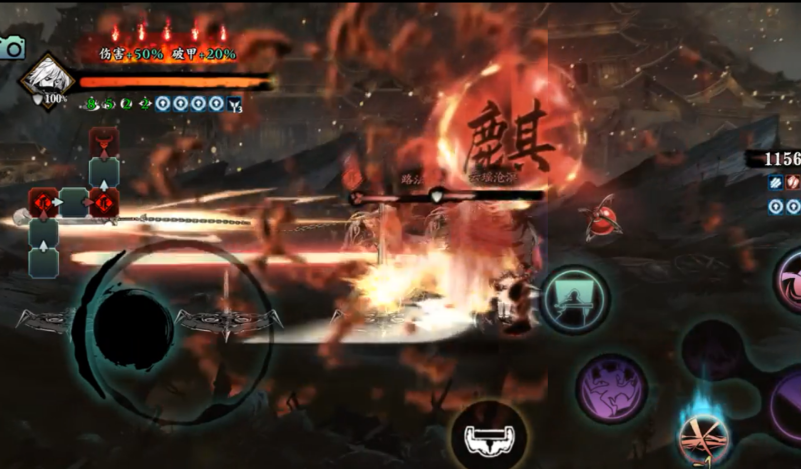801x469 pixels.
Task: Activate the blue-flame slash skill
Action: pyautogui.click(x=703, y=434)
